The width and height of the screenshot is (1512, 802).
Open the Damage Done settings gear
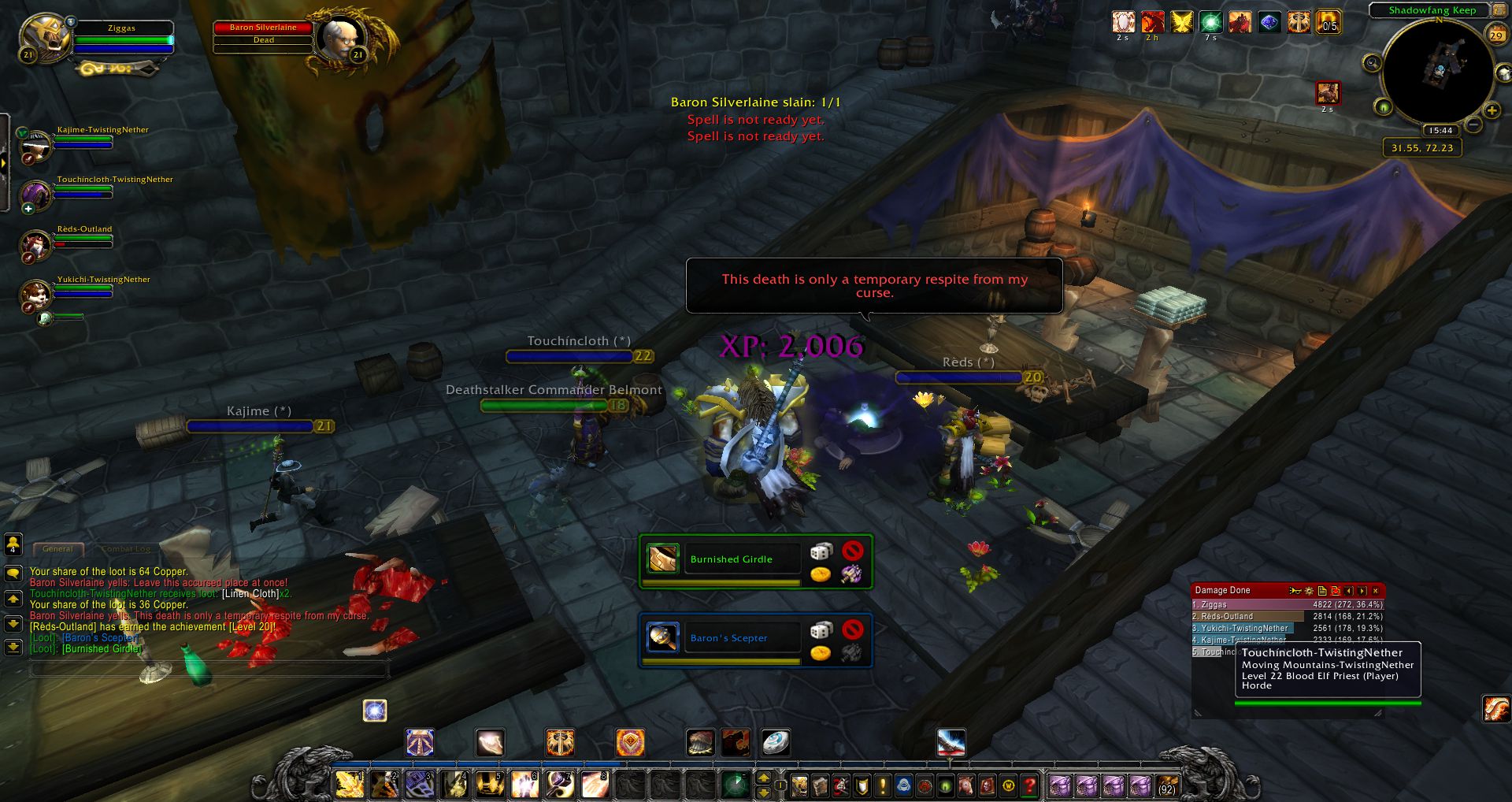coord(1308,592)
